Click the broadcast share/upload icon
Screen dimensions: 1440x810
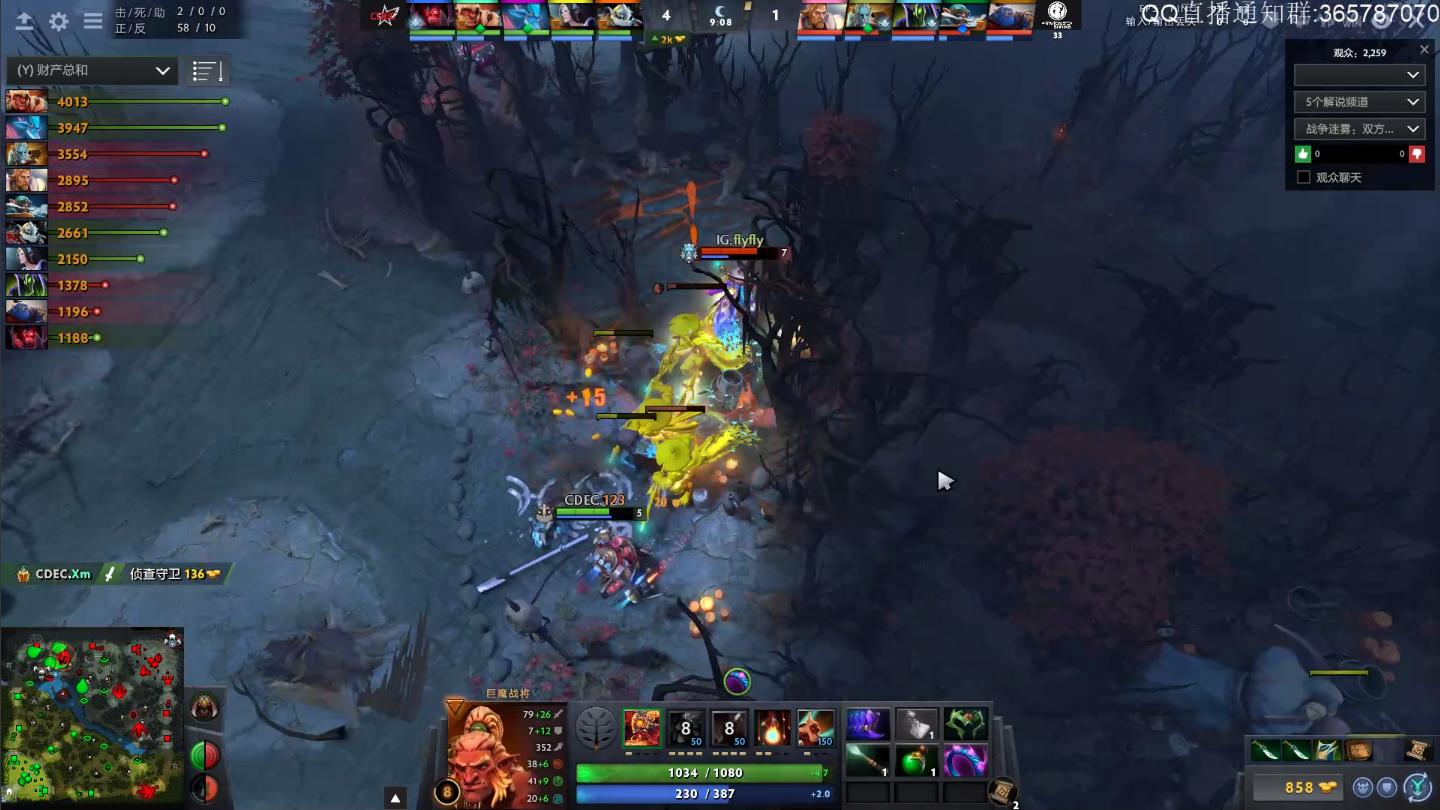click(x=24, y=21)
